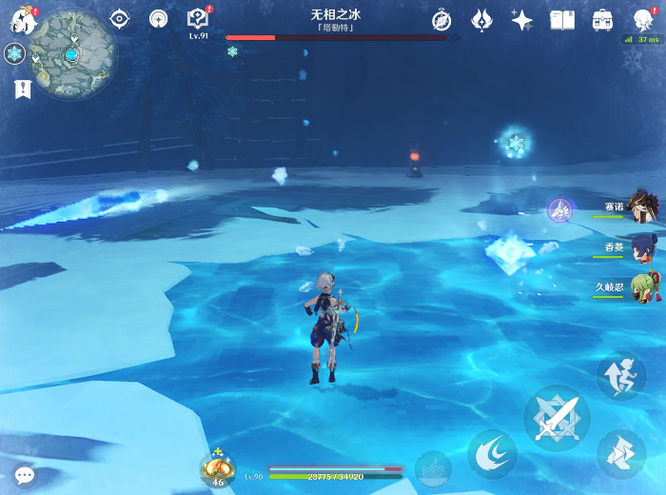Tap the snowflake icon beside the minimap
666x495 pixels.
(15, 54)
